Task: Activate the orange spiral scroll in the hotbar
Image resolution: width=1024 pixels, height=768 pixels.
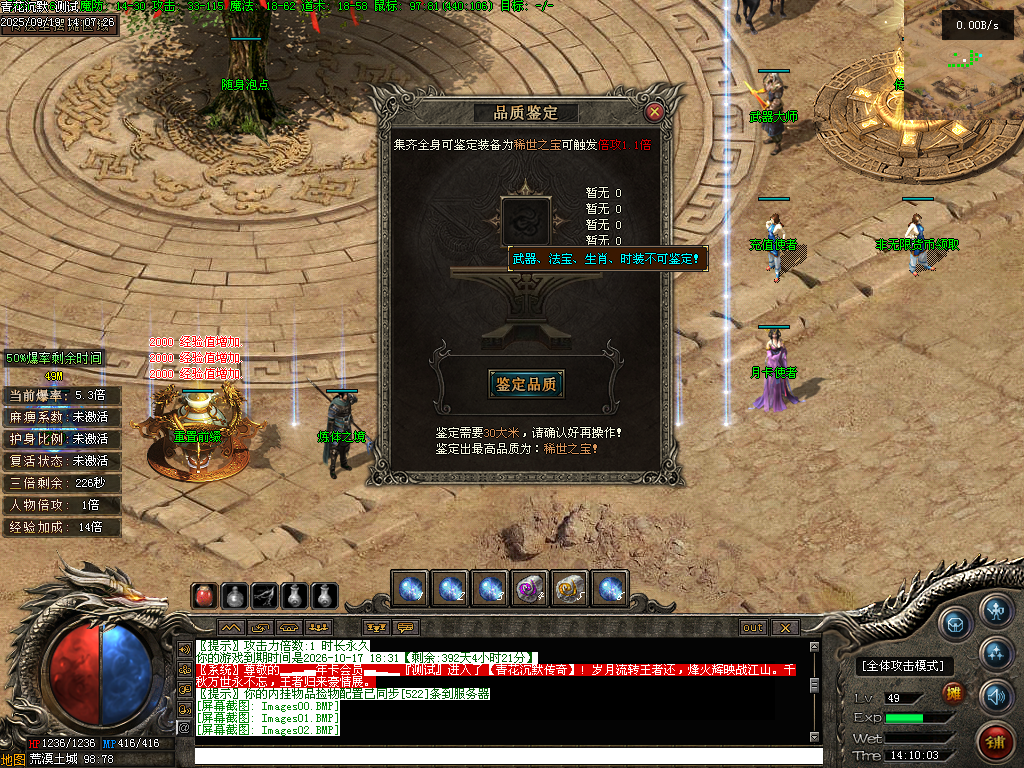Action: pyautogui.click(x=570, y=589)
